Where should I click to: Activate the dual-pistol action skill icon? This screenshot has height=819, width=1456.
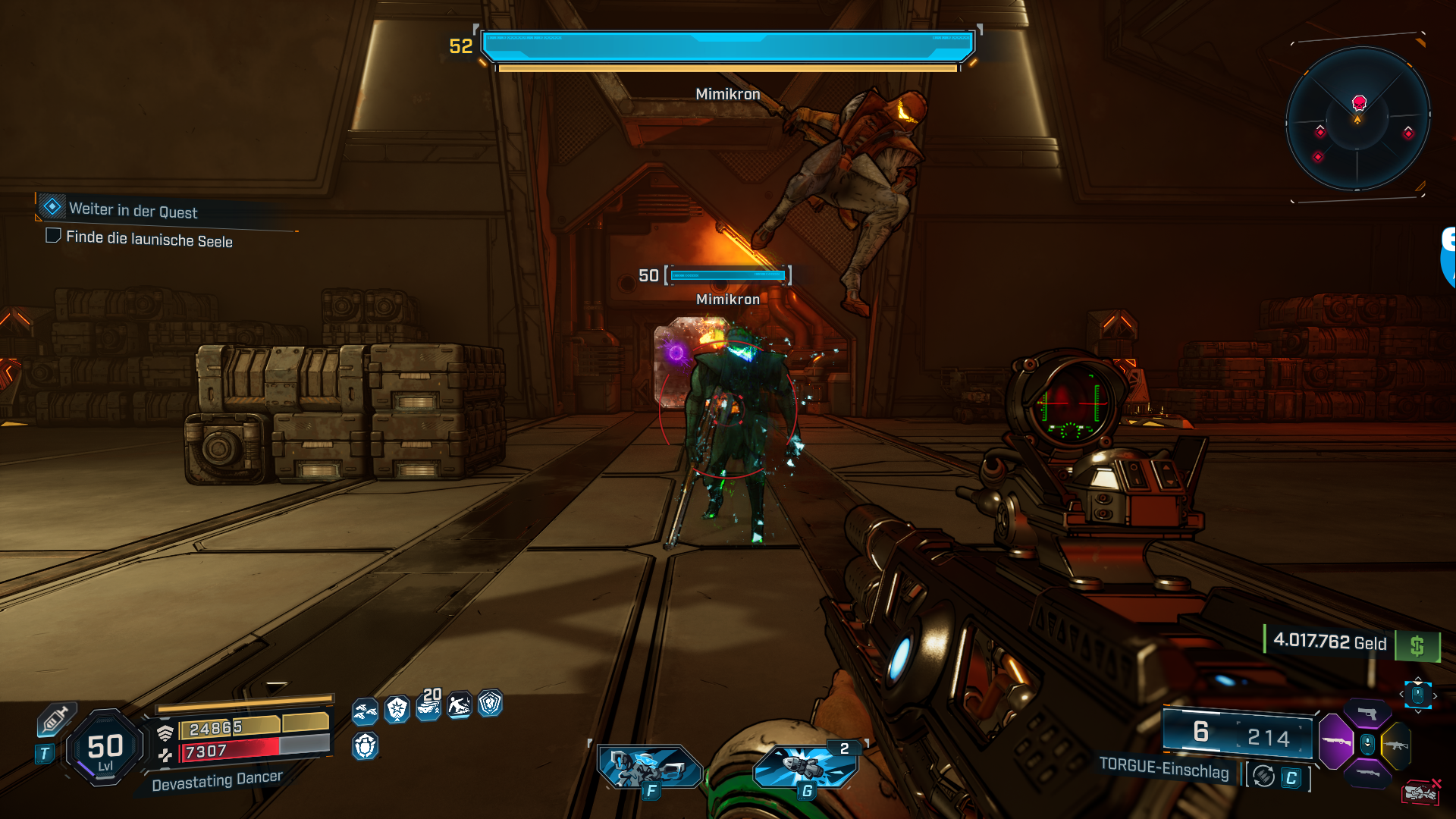point(648,767)
